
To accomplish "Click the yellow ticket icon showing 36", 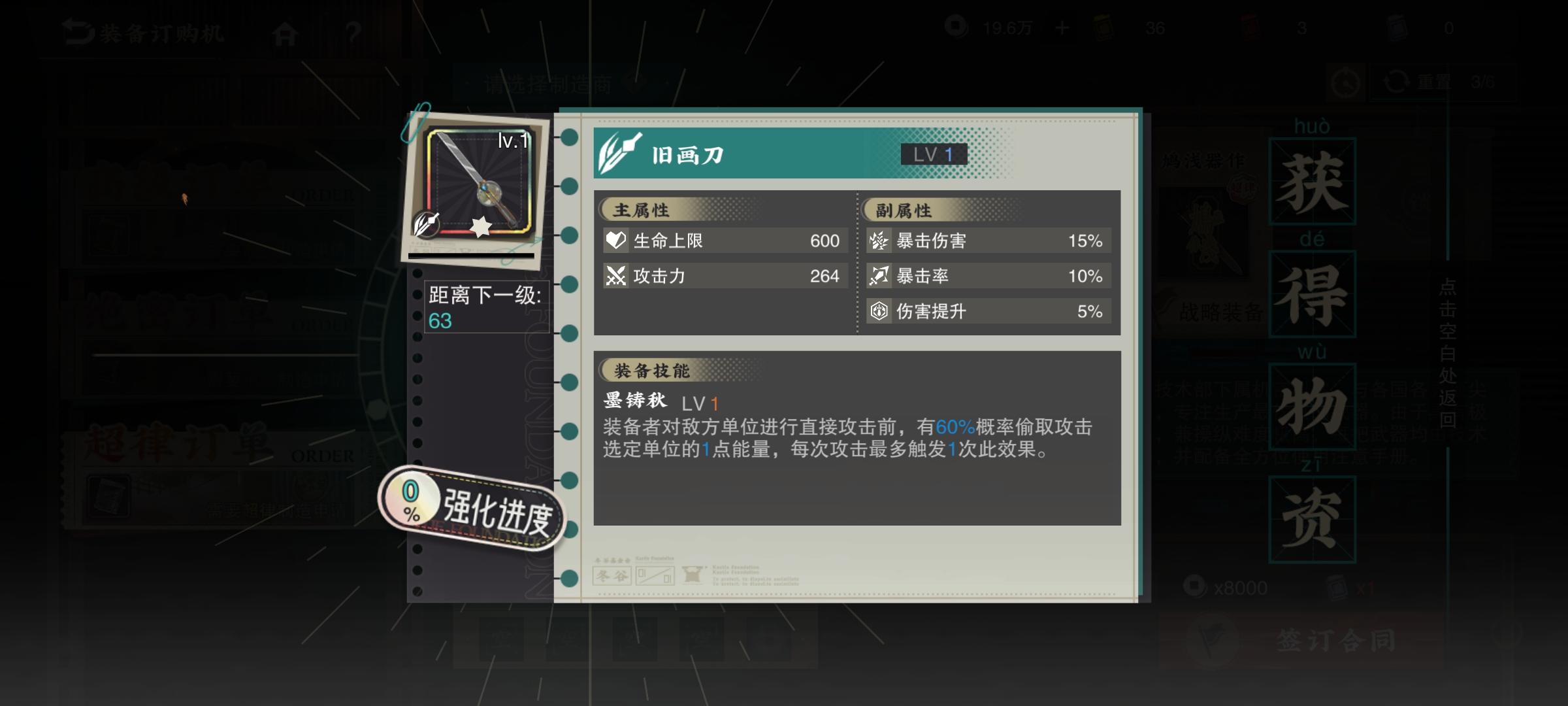I will [x=1105, y=26].
